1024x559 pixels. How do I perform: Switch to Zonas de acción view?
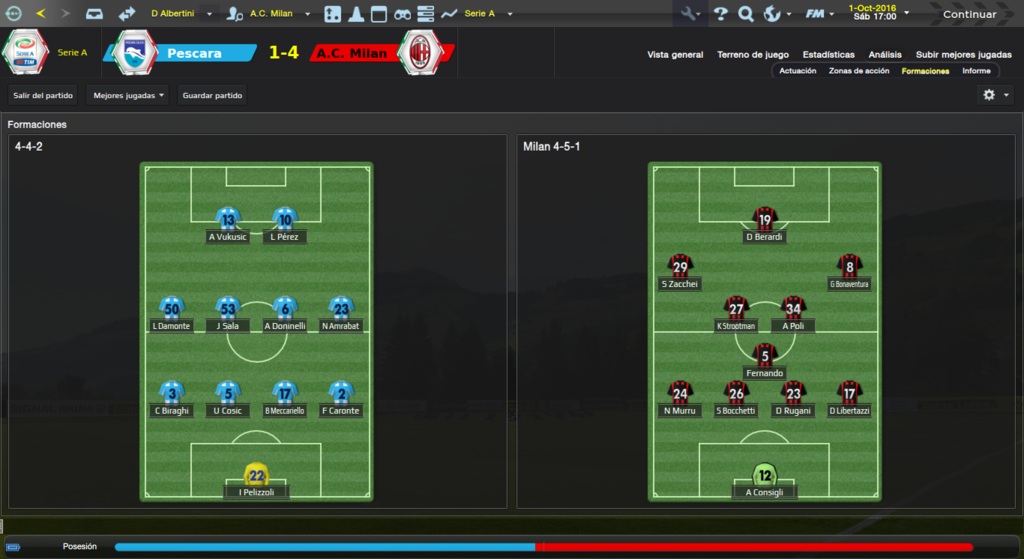859,71
